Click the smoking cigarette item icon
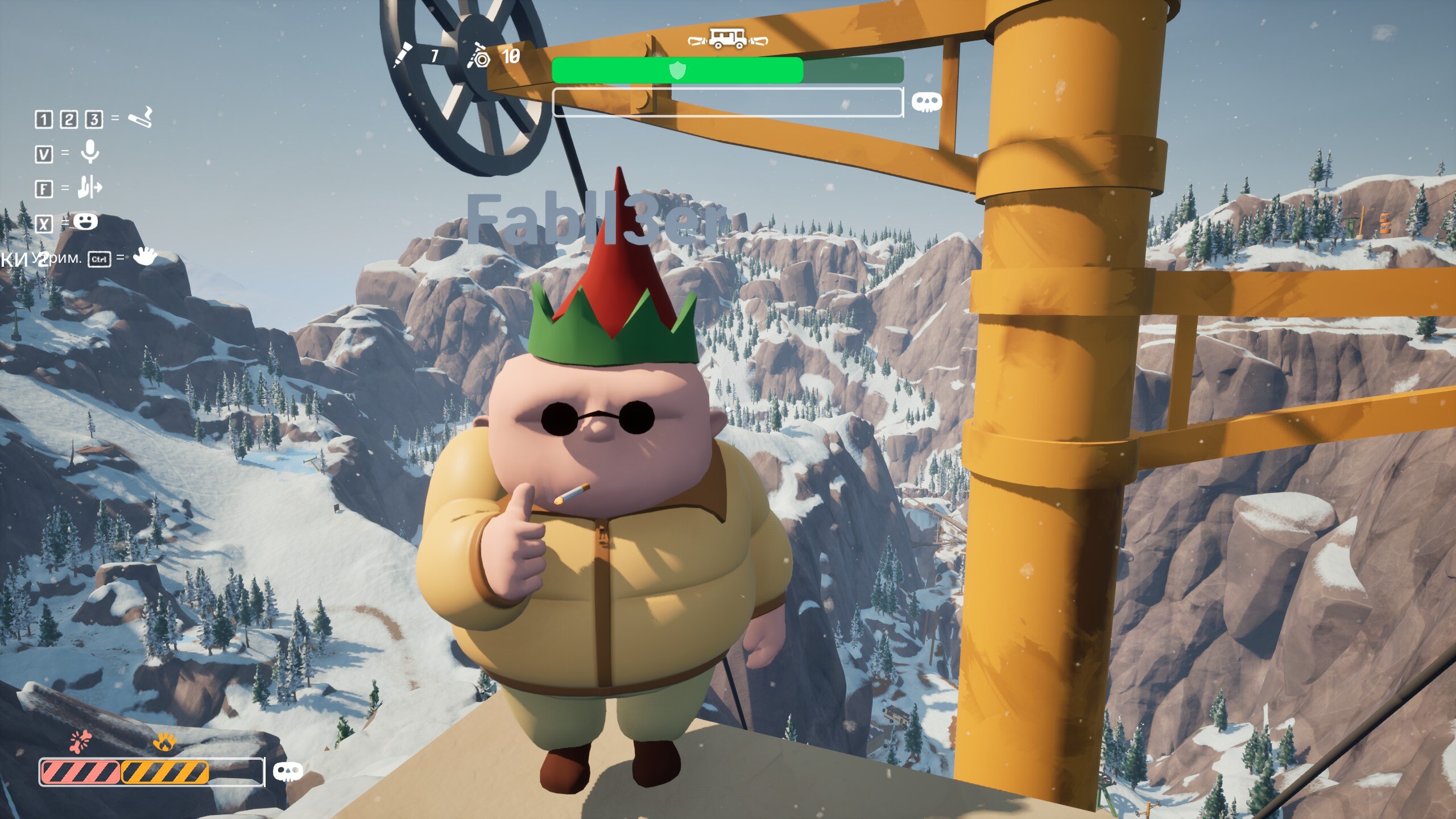Image resolution: width=1456 pixels, height=819 pixels. pyautogui.click(x=139, y=118)
